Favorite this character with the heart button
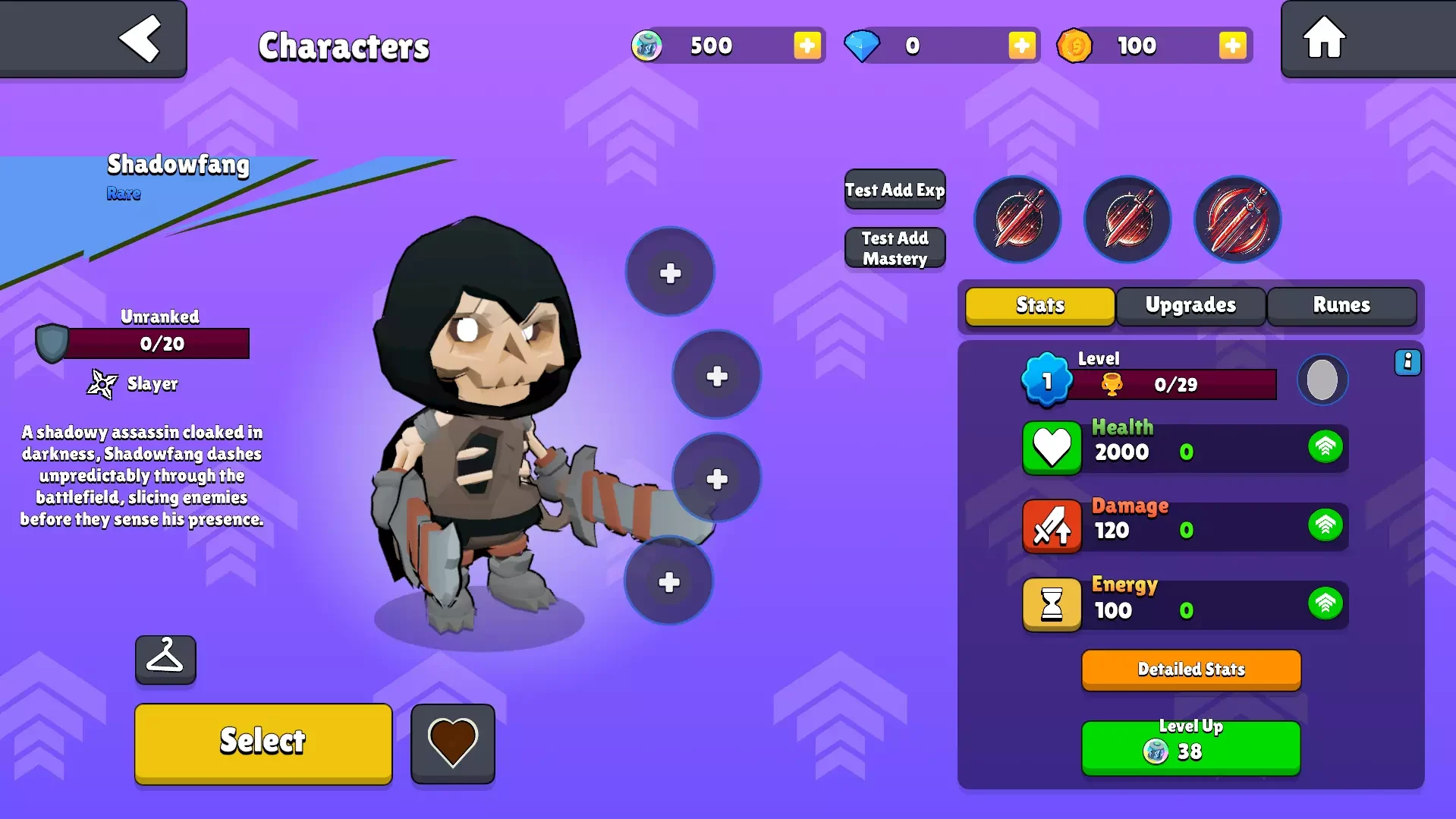The height and width of the screenshot is (819, 1456). click(x=452, y=743)
